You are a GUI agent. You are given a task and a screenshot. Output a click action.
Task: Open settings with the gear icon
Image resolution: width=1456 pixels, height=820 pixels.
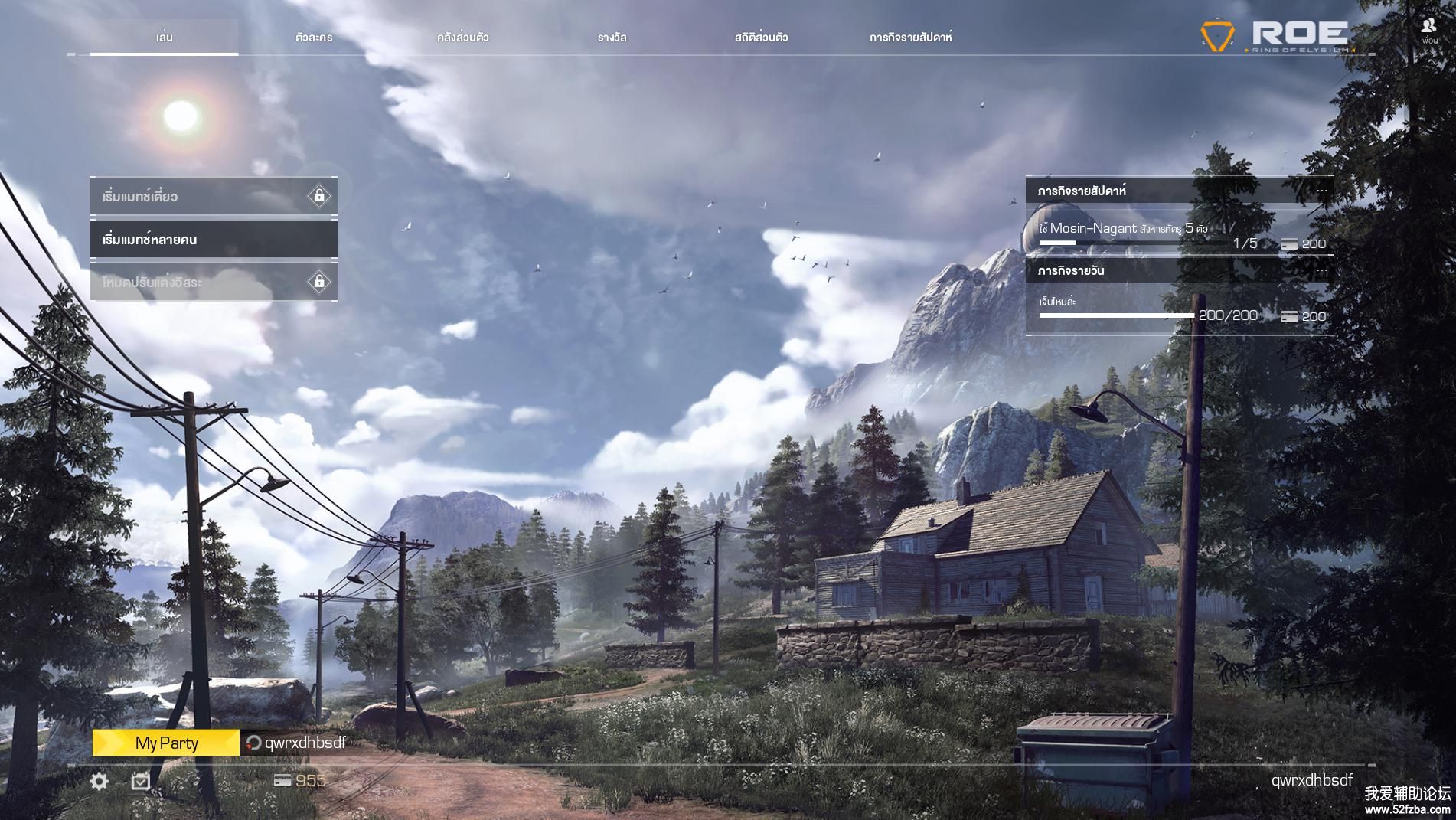[x=100, y=781]
